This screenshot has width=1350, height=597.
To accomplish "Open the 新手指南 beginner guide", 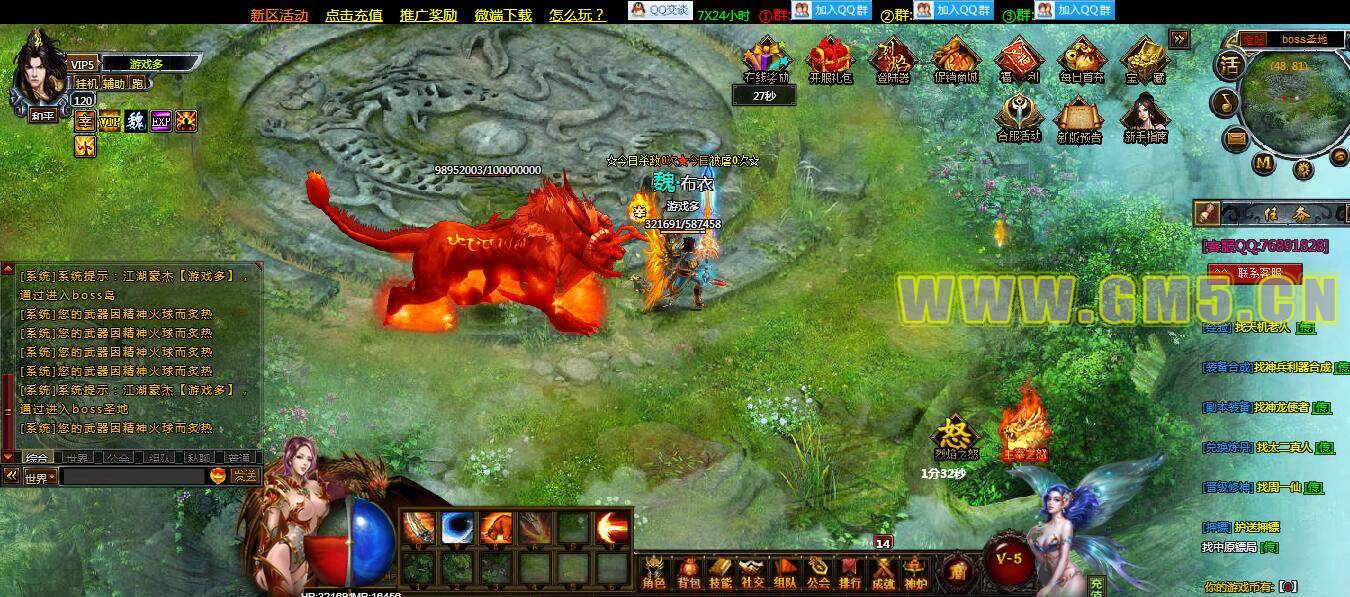I will pyautogui.click(x=1145, y=118).
